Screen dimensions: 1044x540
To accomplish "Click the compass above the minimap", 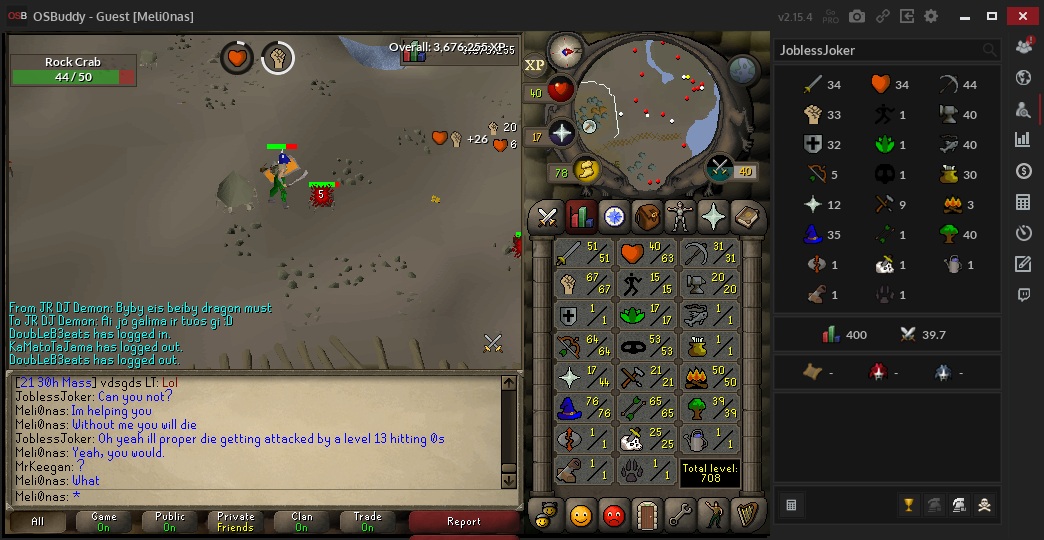I will pyautogui.click(x=566, y=47).
